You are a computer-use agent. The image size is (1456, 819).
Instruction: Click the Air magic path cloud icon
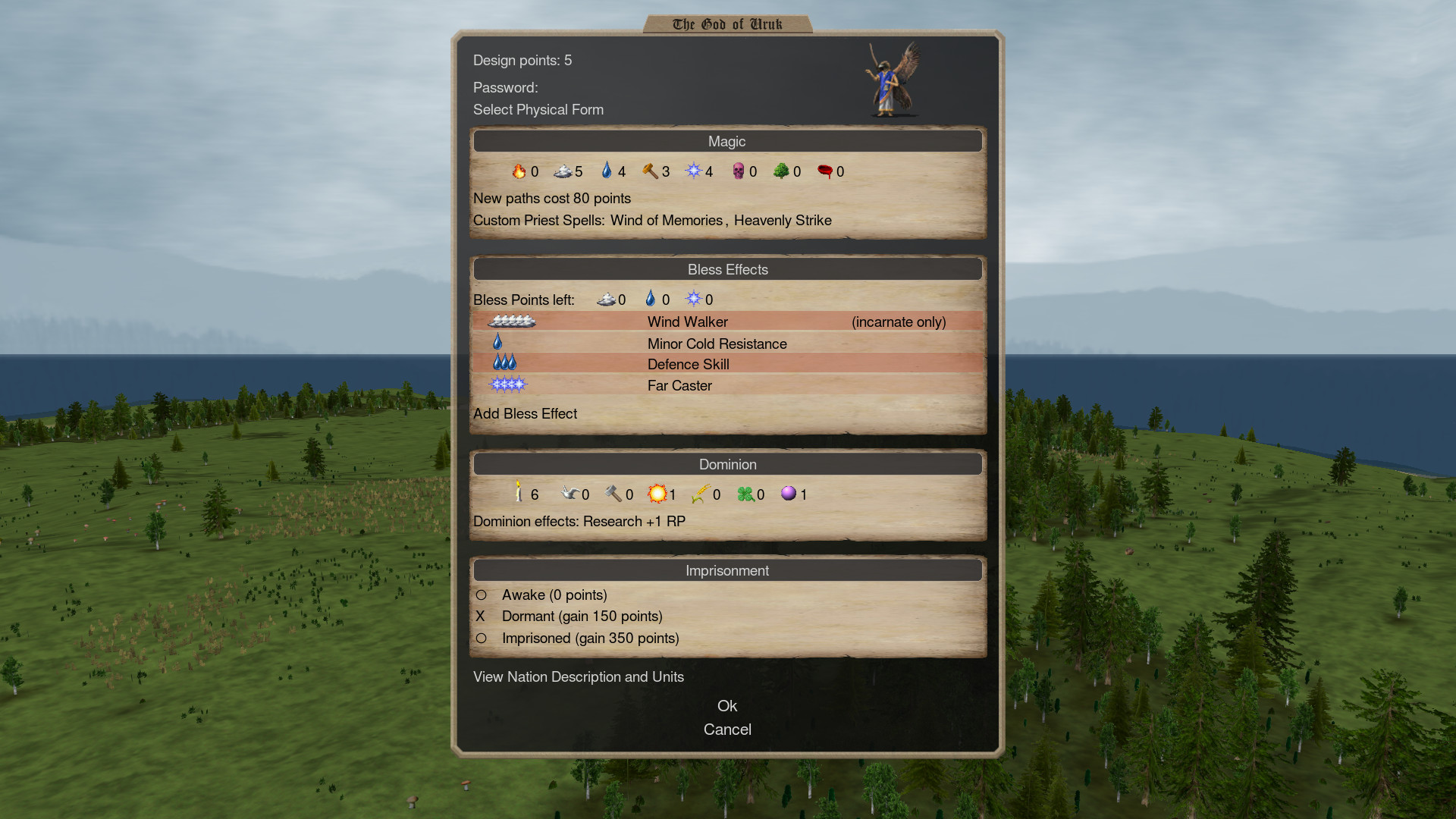[564, 171]
